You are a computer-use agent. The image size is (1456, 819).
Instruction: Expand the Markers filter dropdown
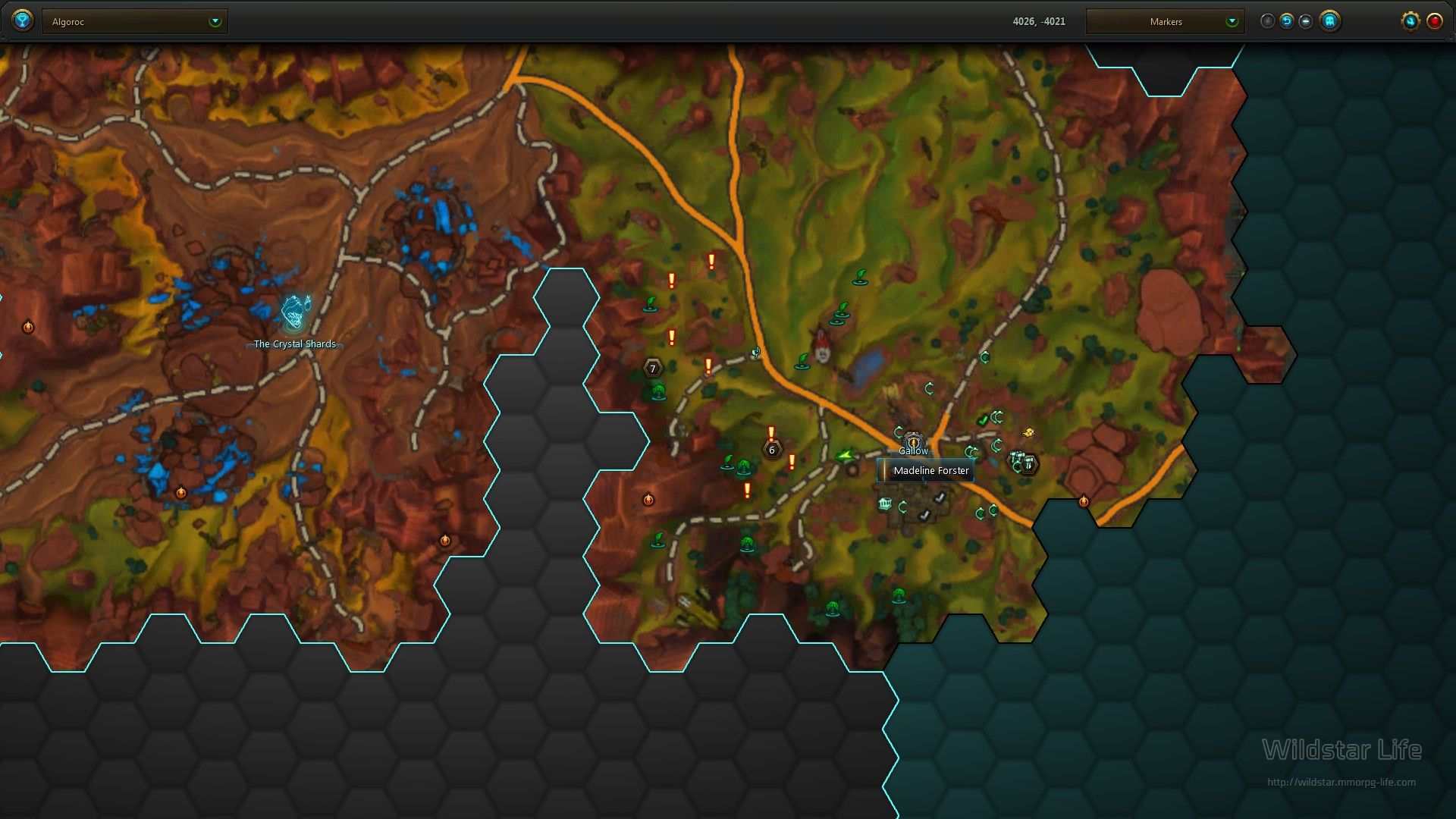(x=1166, y=22)
